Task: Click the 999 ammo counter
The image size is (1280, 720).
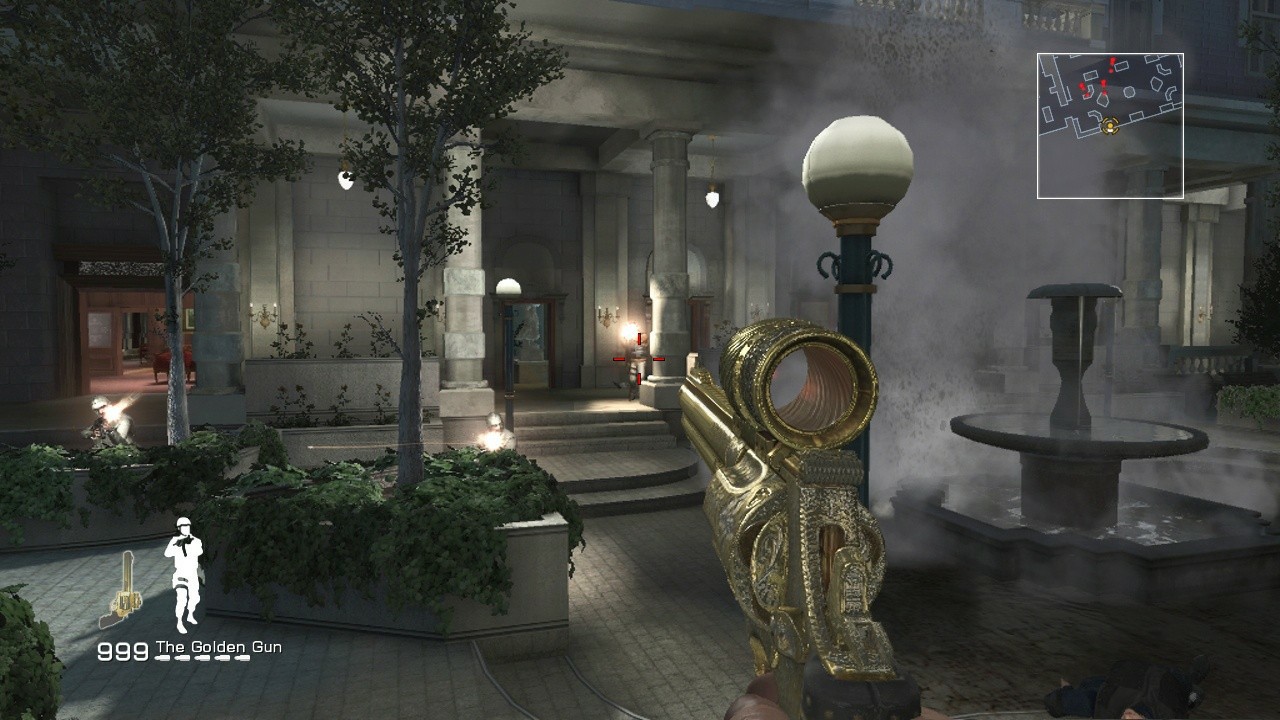Action: (122, 650)
